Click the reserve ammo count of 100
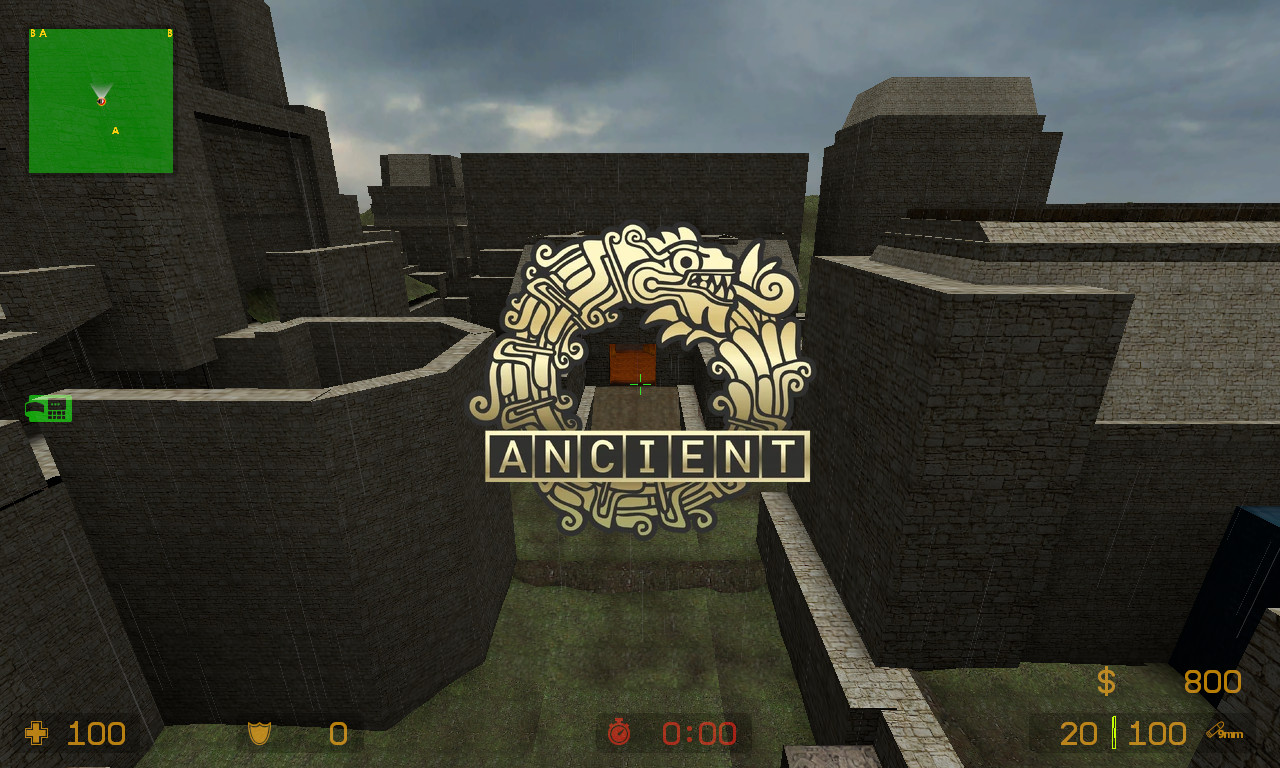 [x=1155, y=734]
